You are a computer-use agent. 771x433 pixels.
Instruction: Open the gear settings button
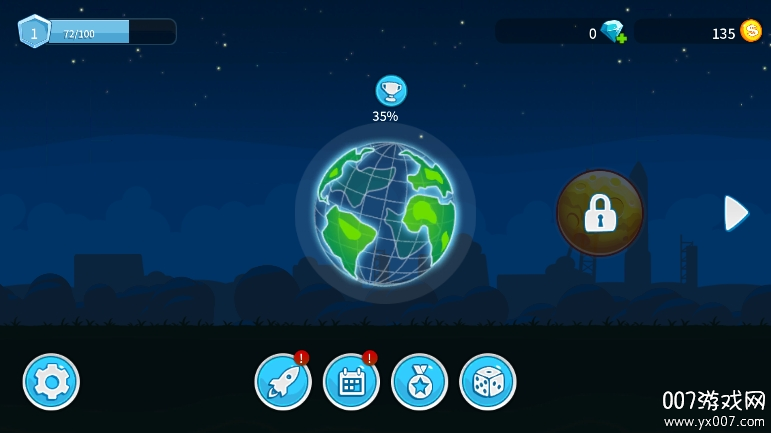tap(51, 382)
